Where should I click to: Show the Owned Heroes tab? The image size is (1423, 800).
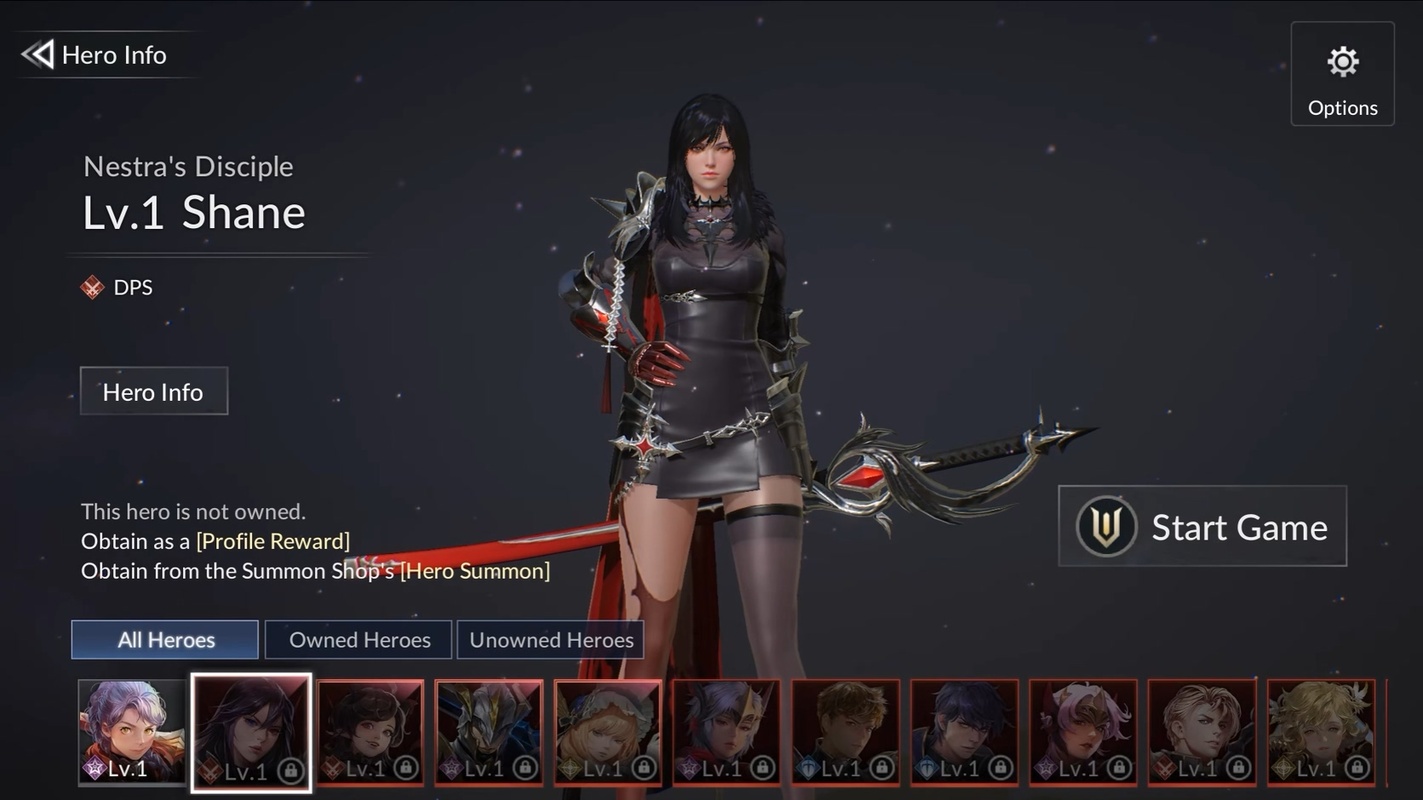(x=359, y=640)
